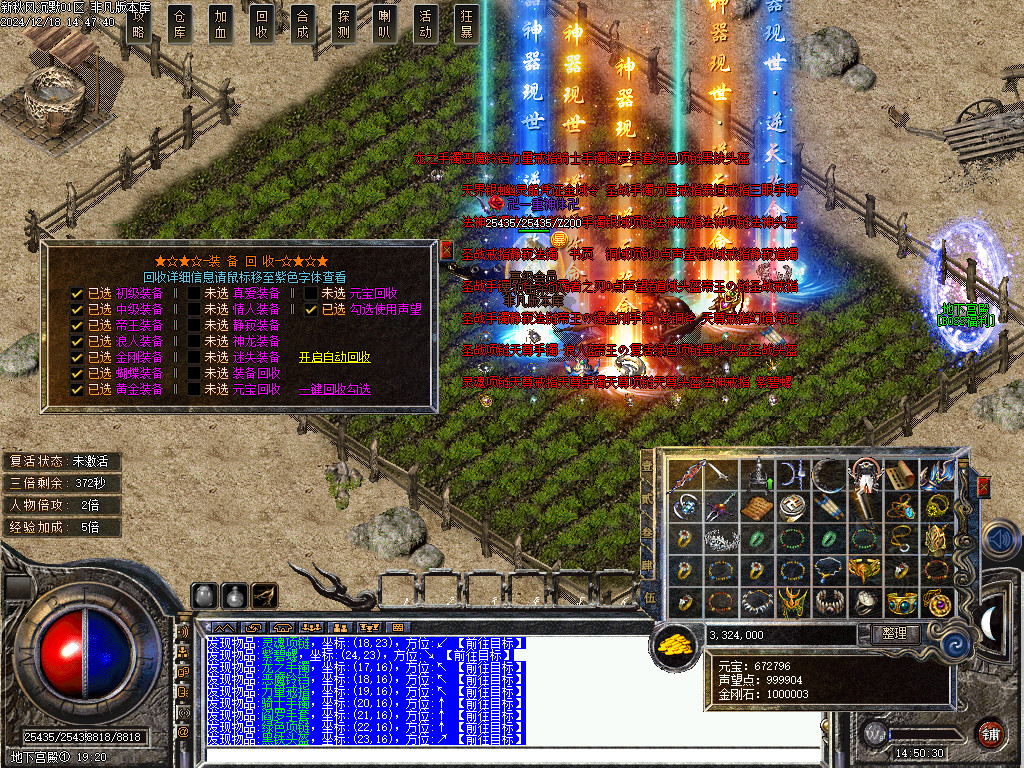Tick the 真爱装备 checkbox

coord(194,294)
